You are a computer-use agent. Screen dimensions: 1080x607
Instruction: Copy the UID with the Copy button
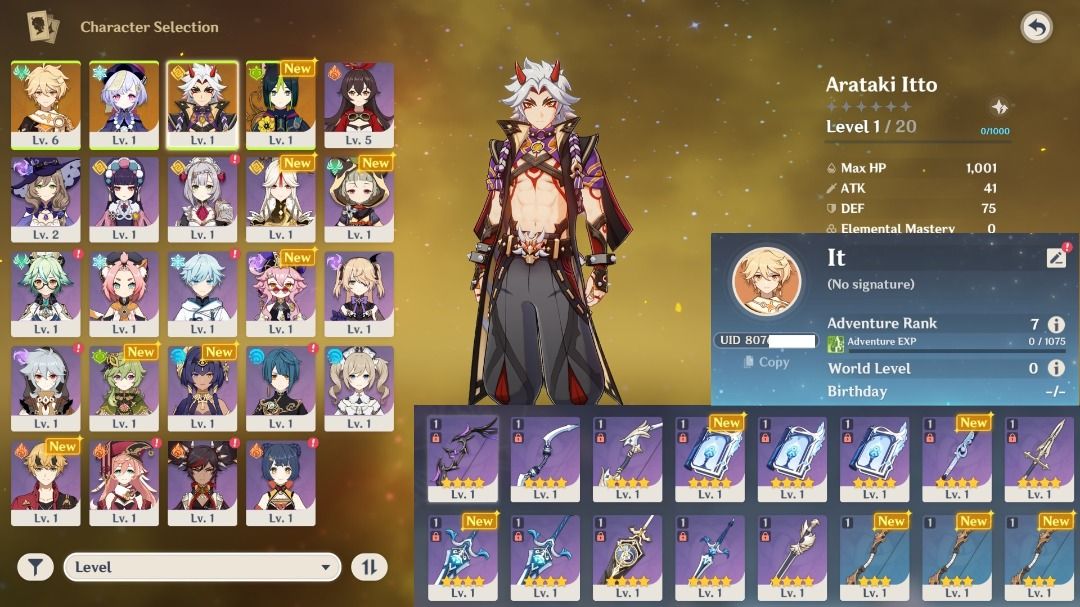click(767, 362)
